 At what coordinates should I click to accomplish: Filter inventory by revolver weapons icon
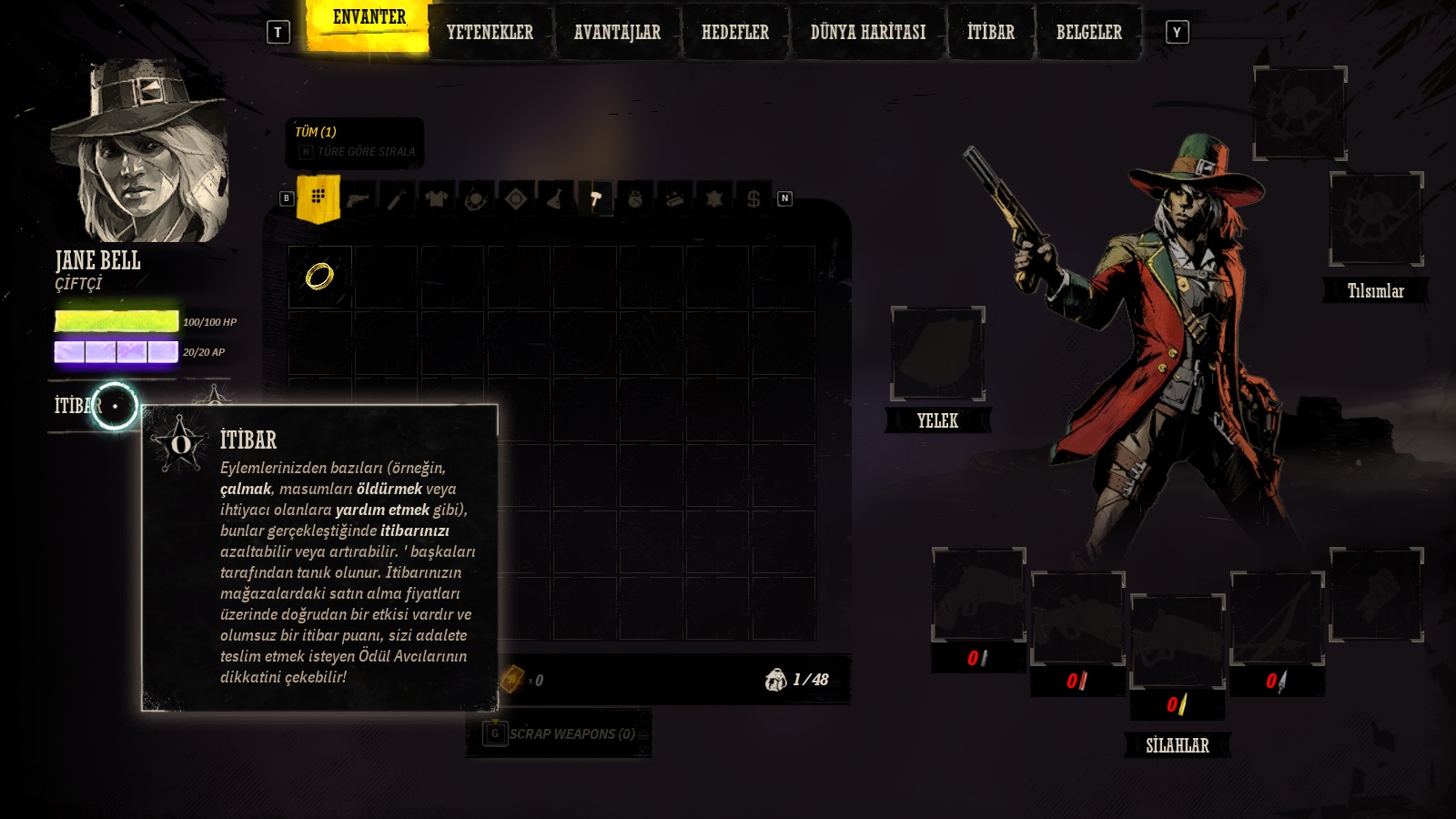pyautogui.click(x=358, y=198)
